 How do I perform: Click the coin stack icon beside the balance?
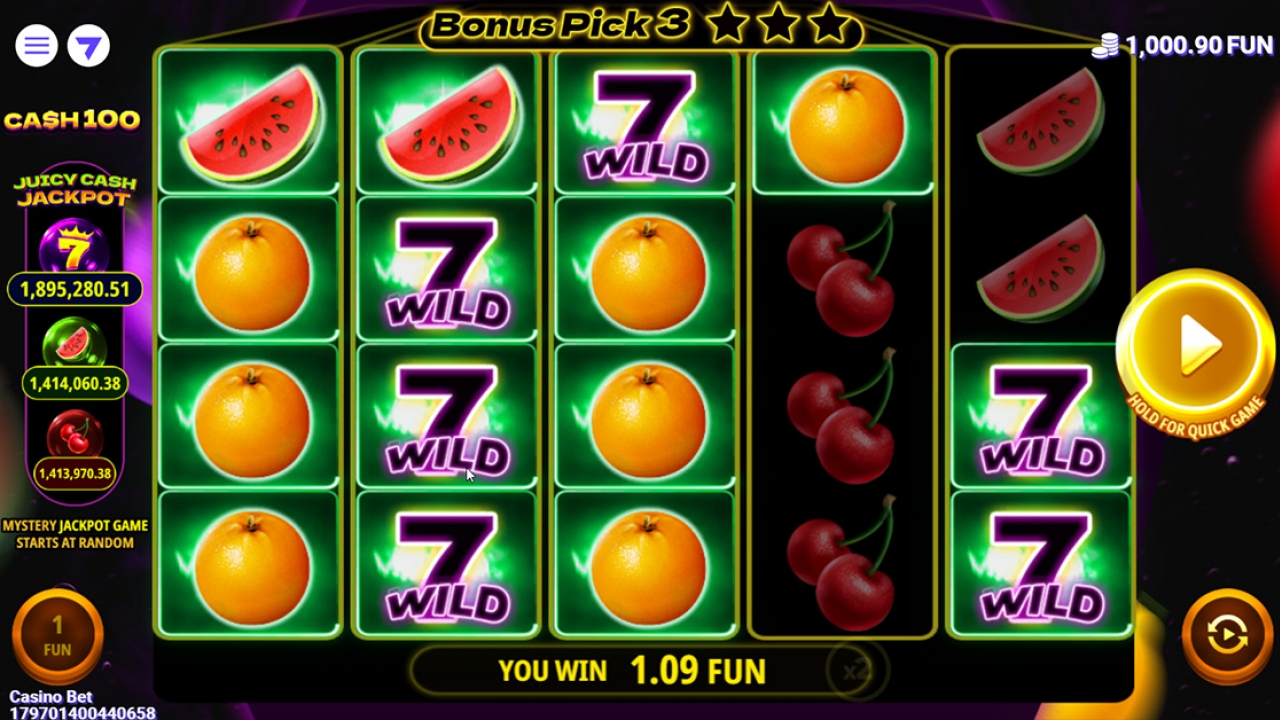click(x=1103, y=45)
